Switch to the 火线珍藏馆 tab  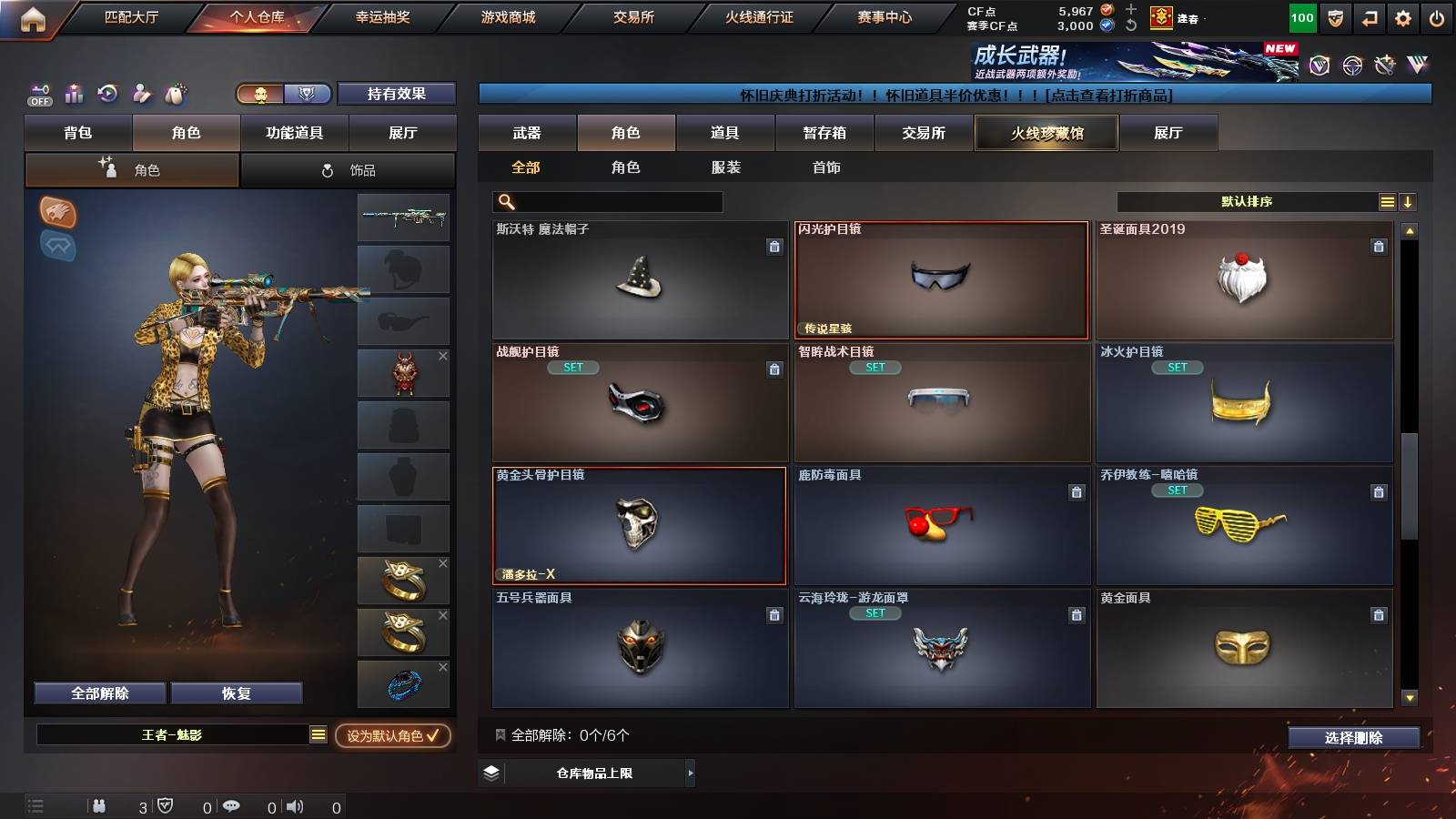[x=1046, y=133]
